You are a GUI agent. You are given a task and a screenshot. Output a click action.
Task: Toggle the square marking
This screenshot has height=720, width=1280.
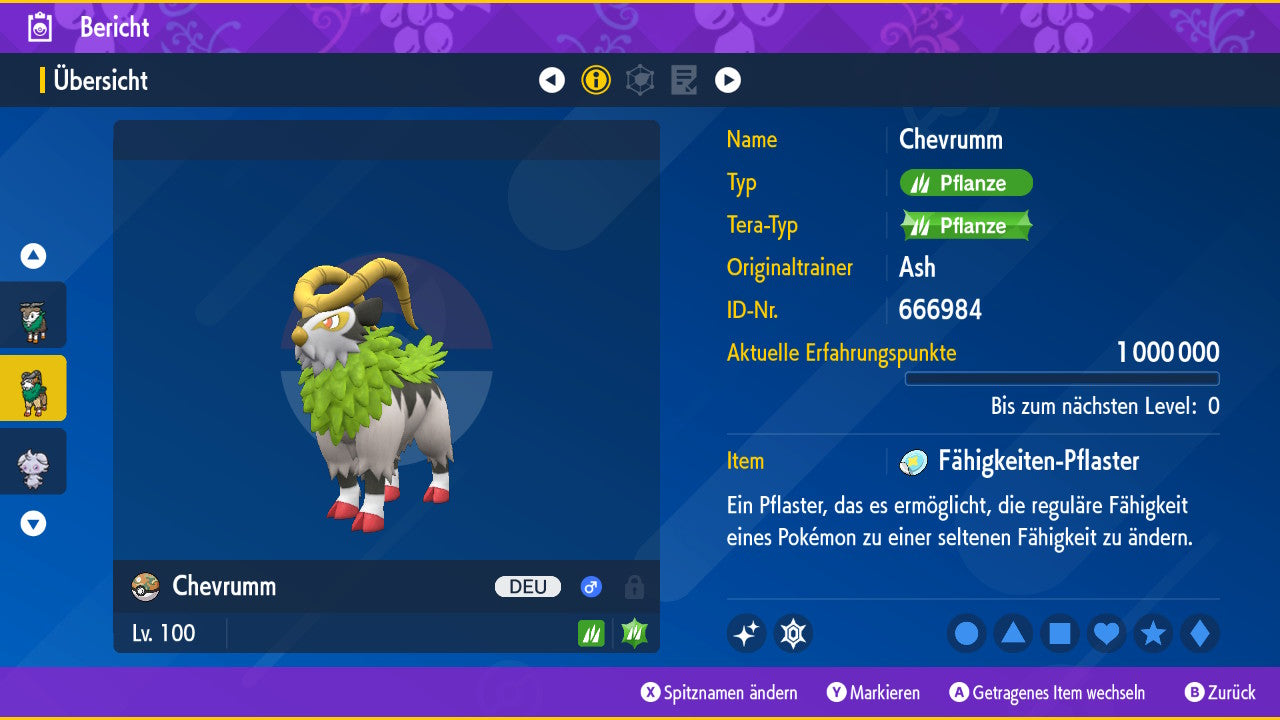pos(1060,633)
